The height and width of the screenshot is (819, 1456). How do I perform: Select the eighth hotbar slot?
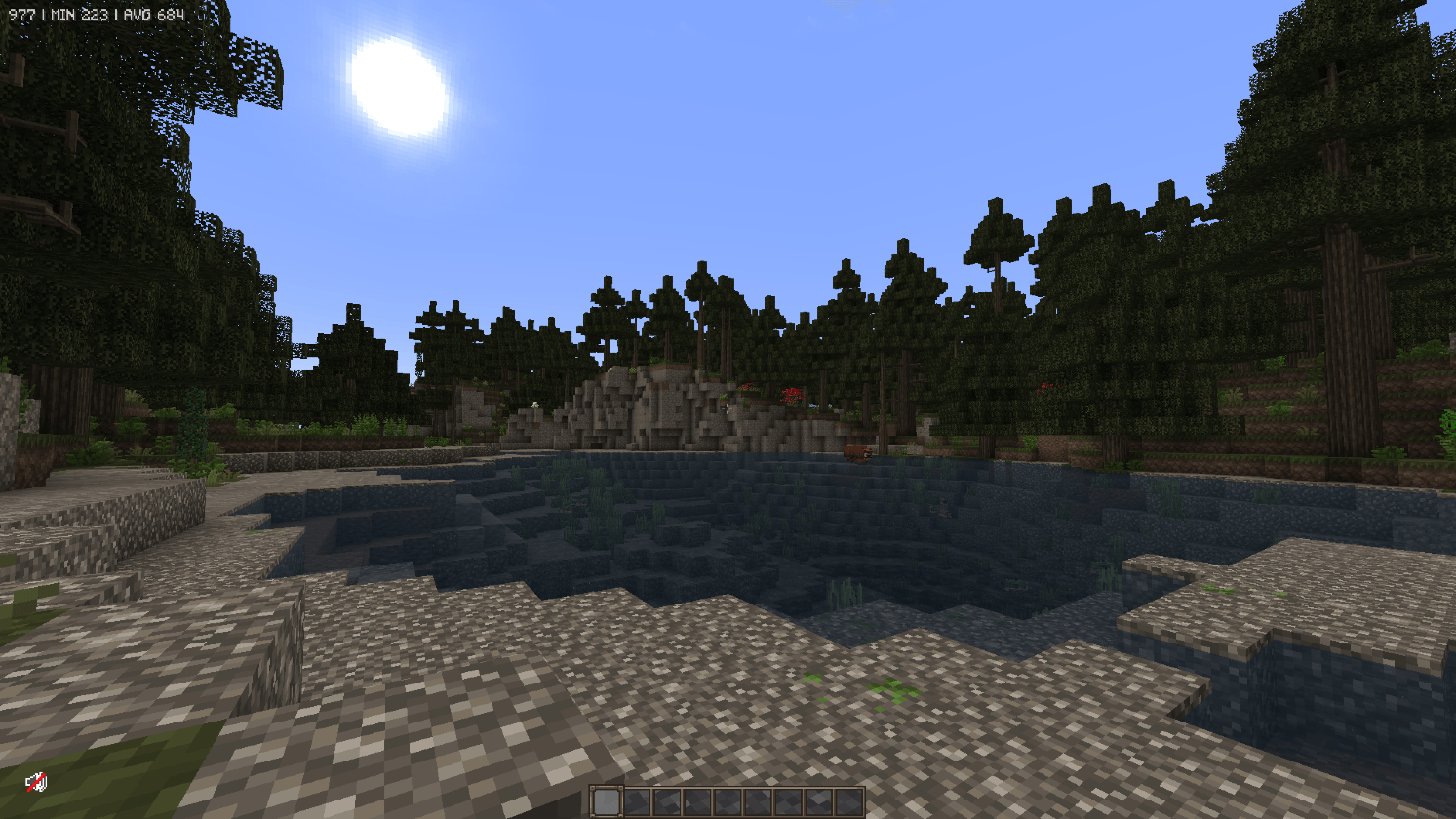tap(818, 801)
